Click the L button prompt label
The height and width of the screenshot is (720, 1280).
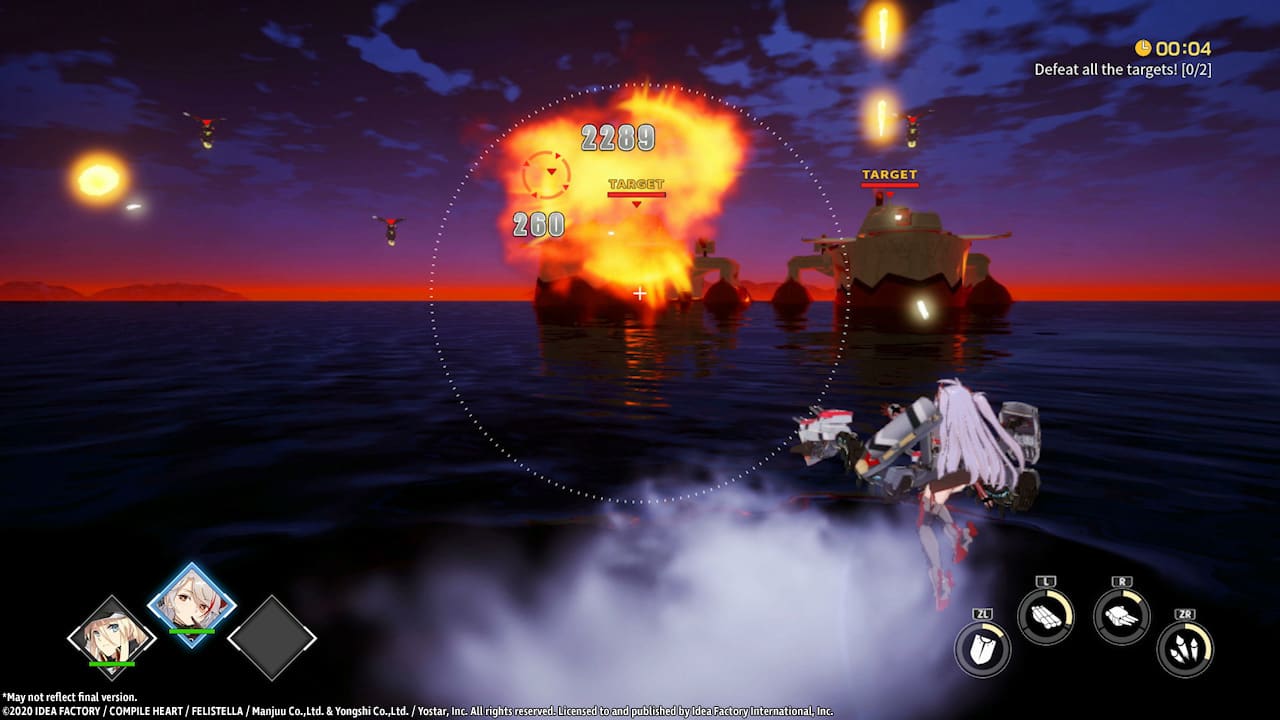pos(1045,583)
